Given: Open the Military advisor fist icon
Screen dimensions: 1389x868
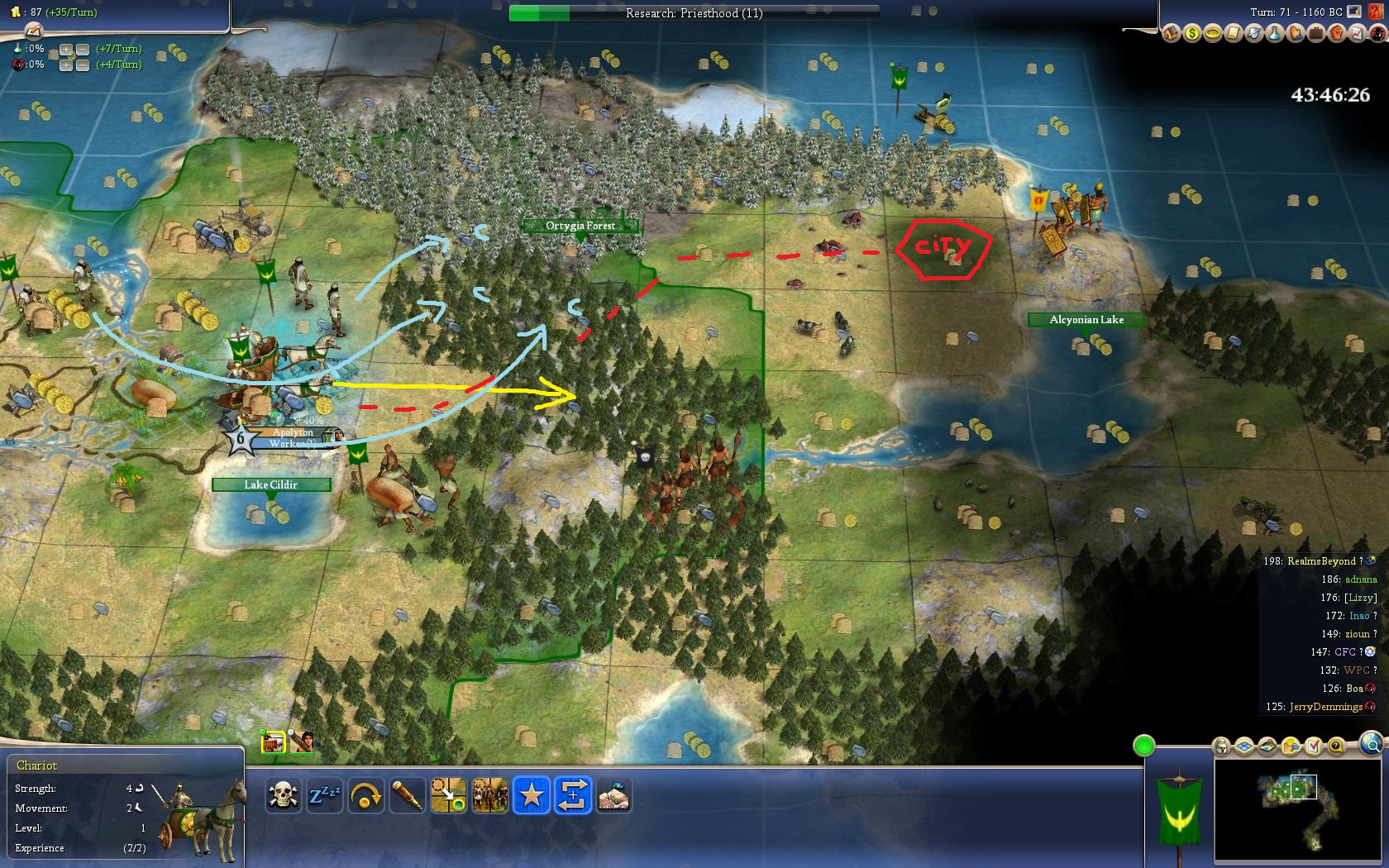Looking at the screenshot, I should coord(1336,33).
